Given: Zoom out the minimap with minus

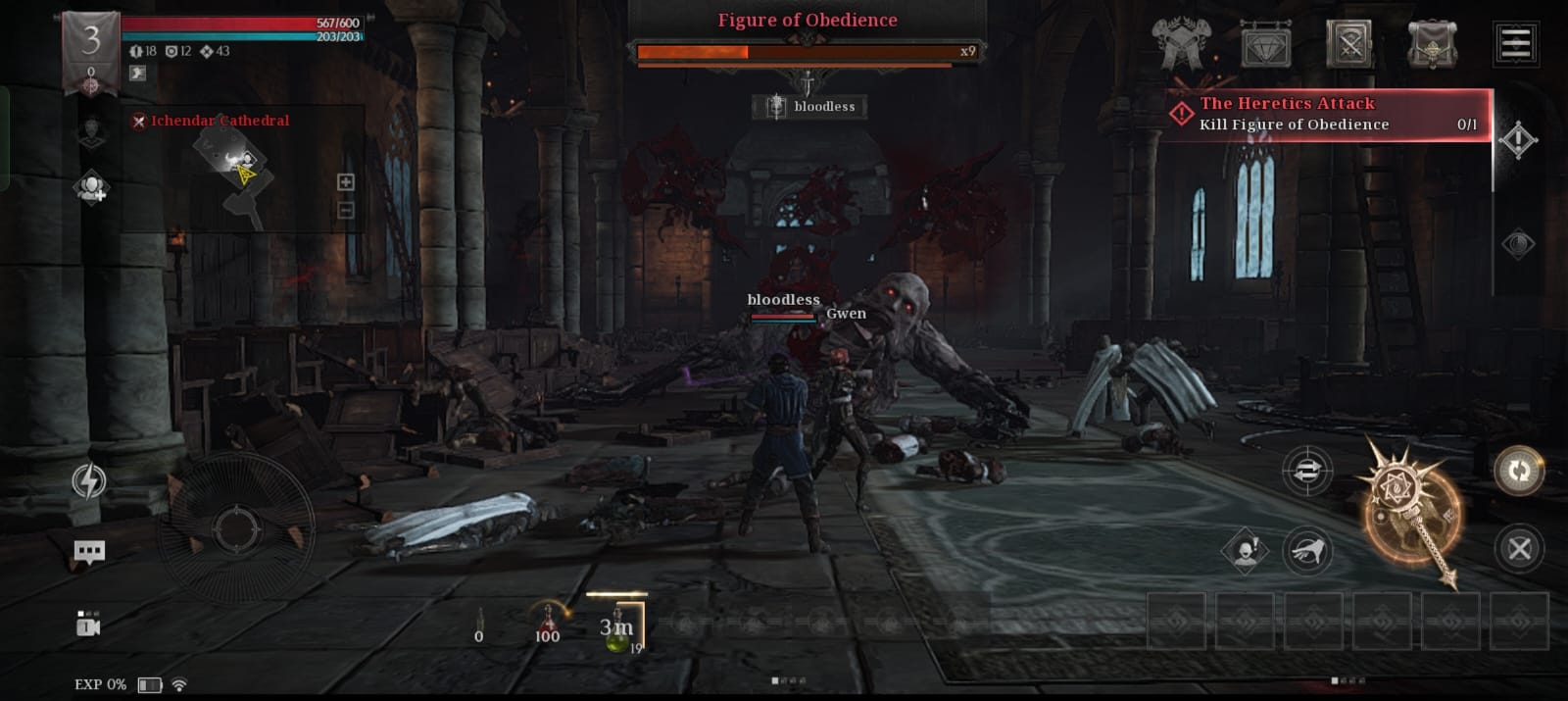Looking at the screenshot, I should click(x=346, y=210).
